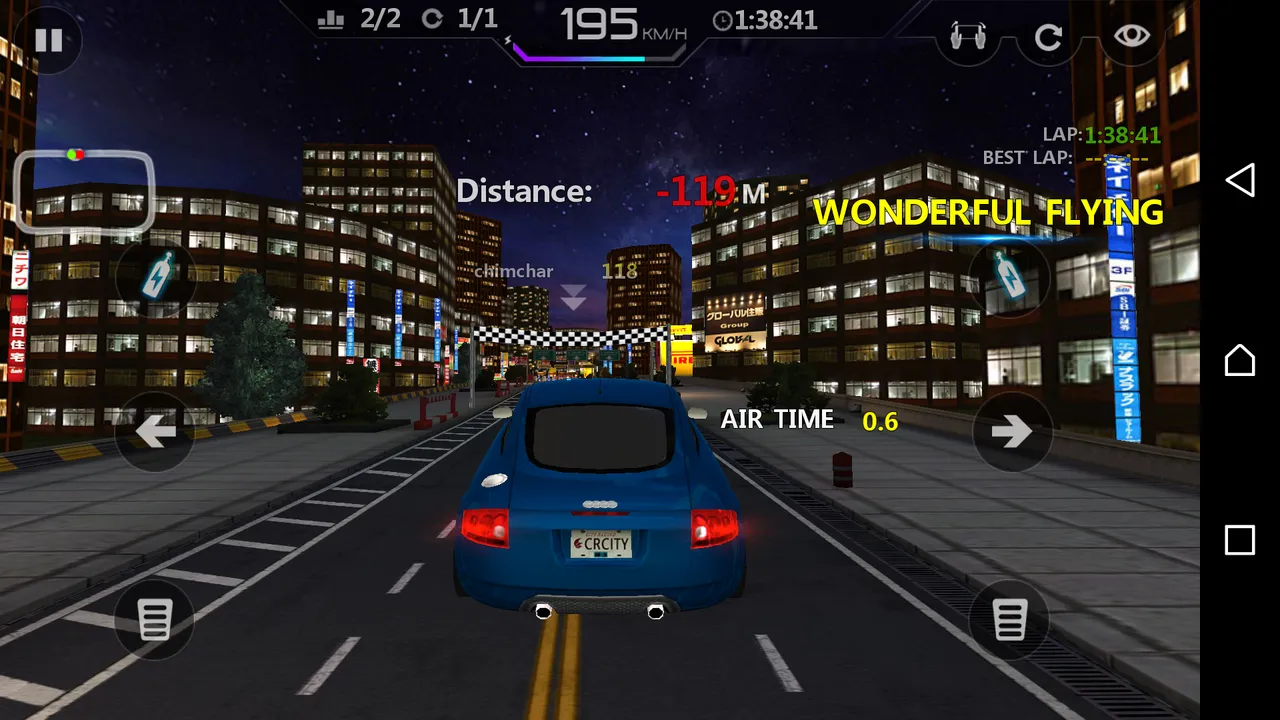Viewport: 1280px width, 720px height.
Task: Click the track minimap
Action: tap(84, 190)
